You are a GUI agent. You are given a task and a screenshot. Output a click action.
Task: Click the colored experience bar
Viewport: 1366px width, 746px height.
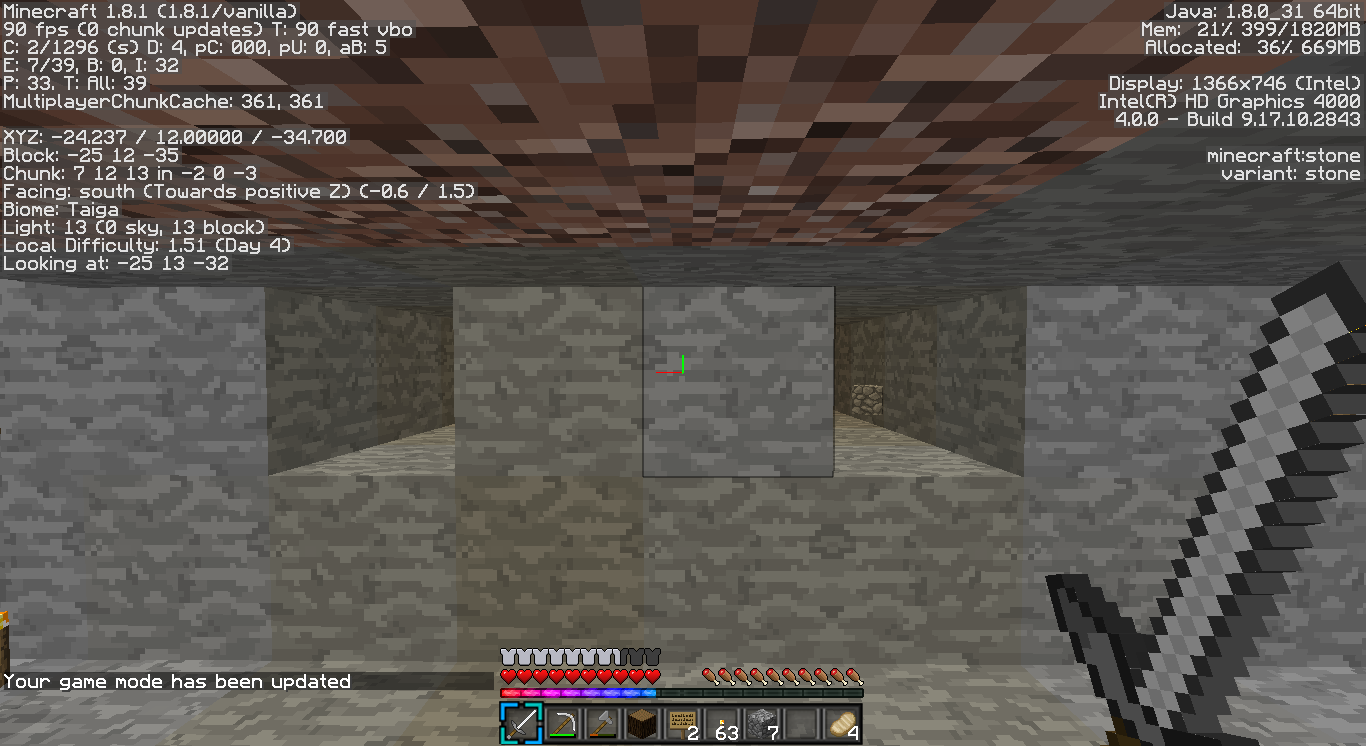pyautogui.click(x=580, y=690)
